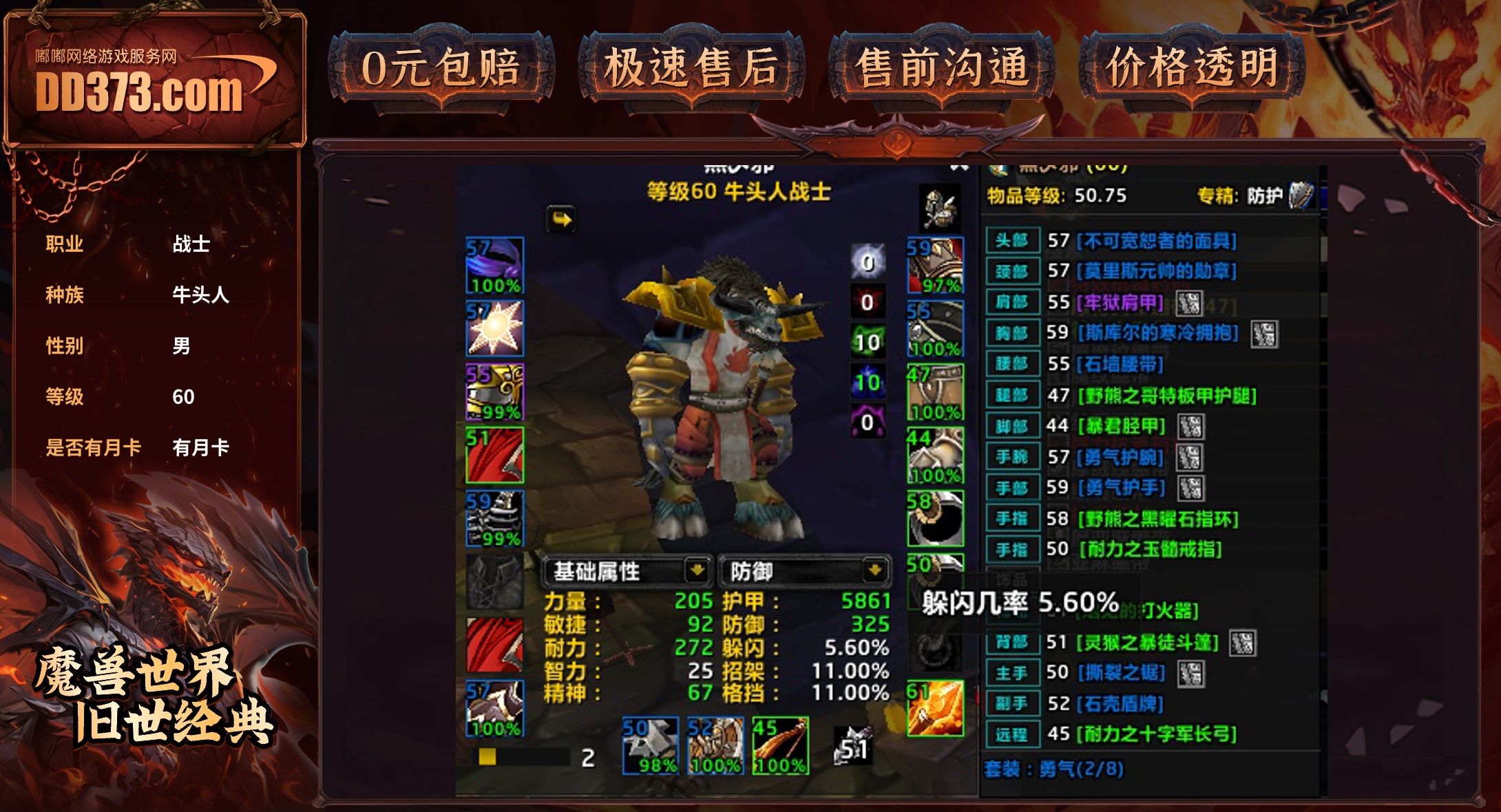
Task: Click the yellow rotate arrow above the character
Action: [560, 217]
